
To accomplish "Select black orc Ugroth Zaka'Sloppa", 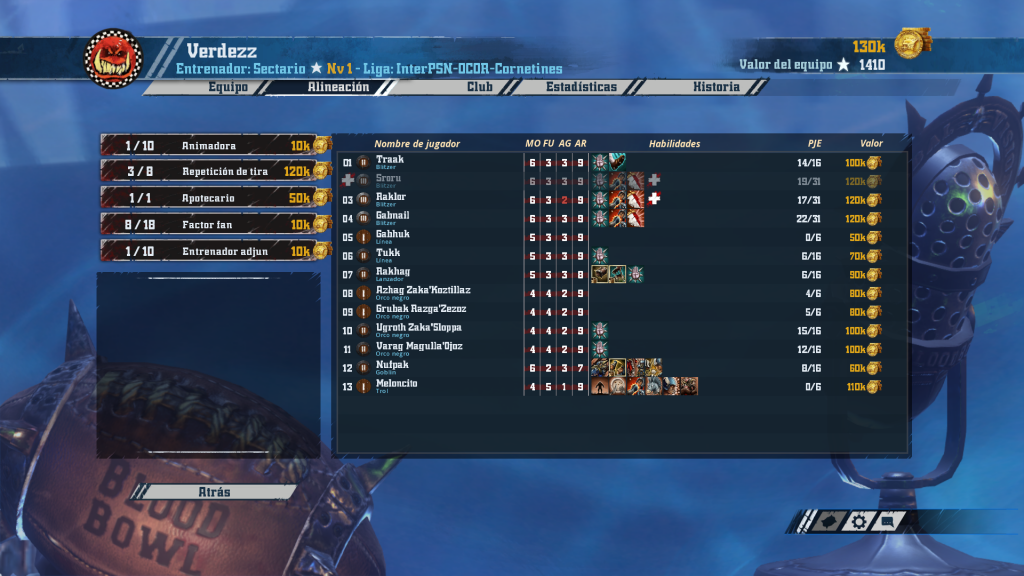I will pos(421,329).
